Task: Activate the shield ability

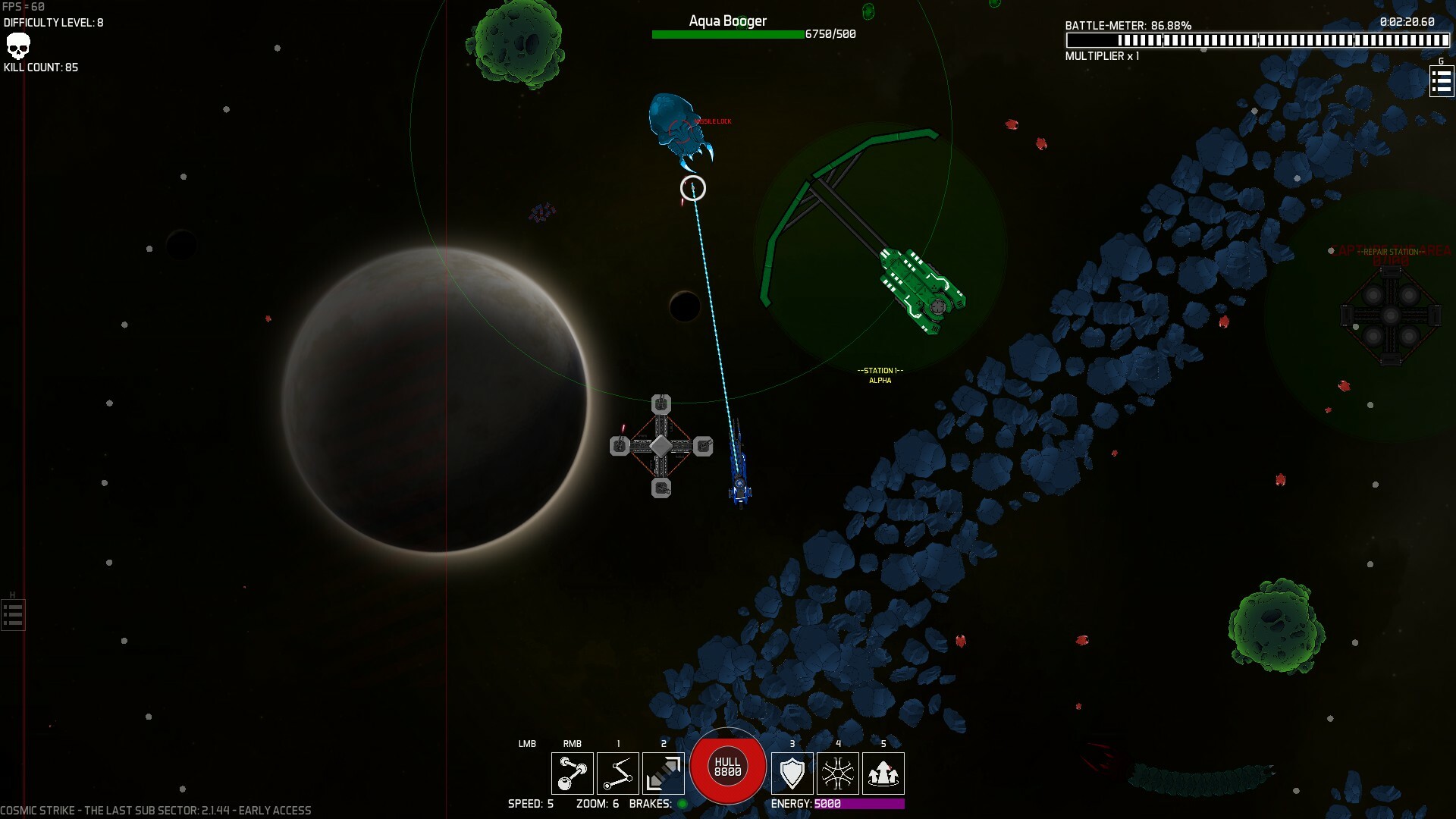Action: [x=792, y=773]
